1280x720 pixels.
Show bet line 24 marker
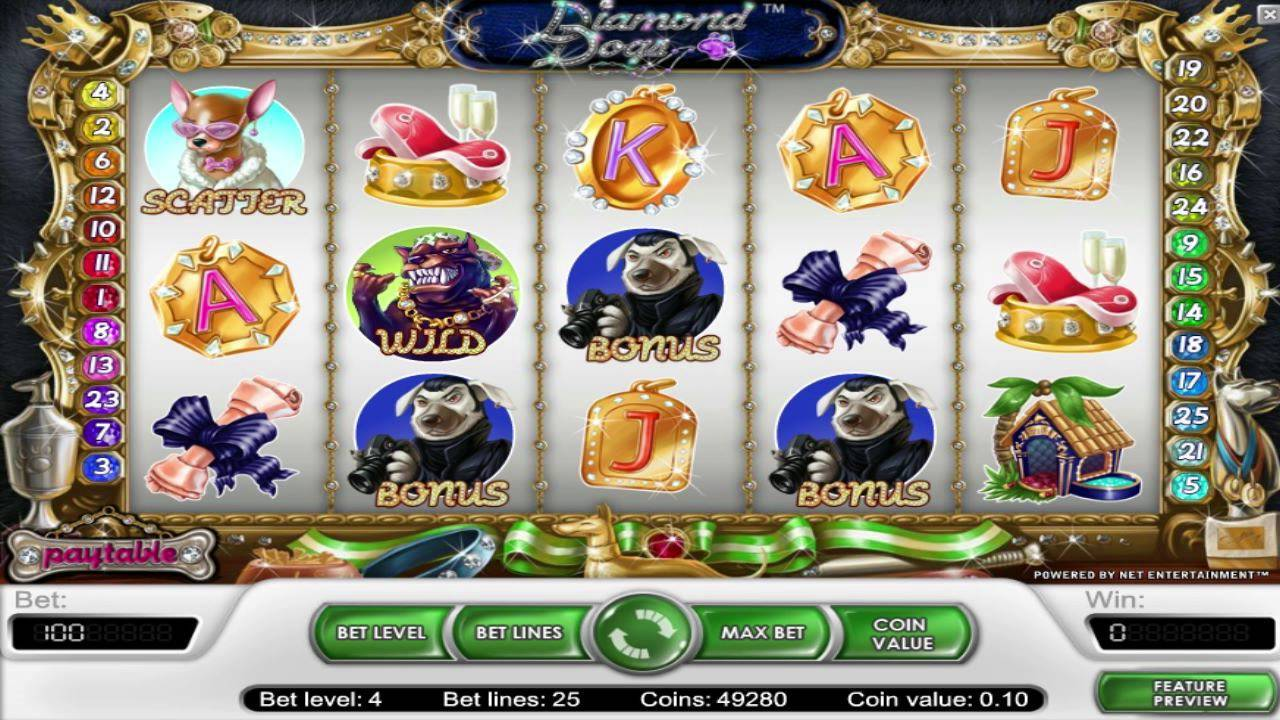point(1190,207)
